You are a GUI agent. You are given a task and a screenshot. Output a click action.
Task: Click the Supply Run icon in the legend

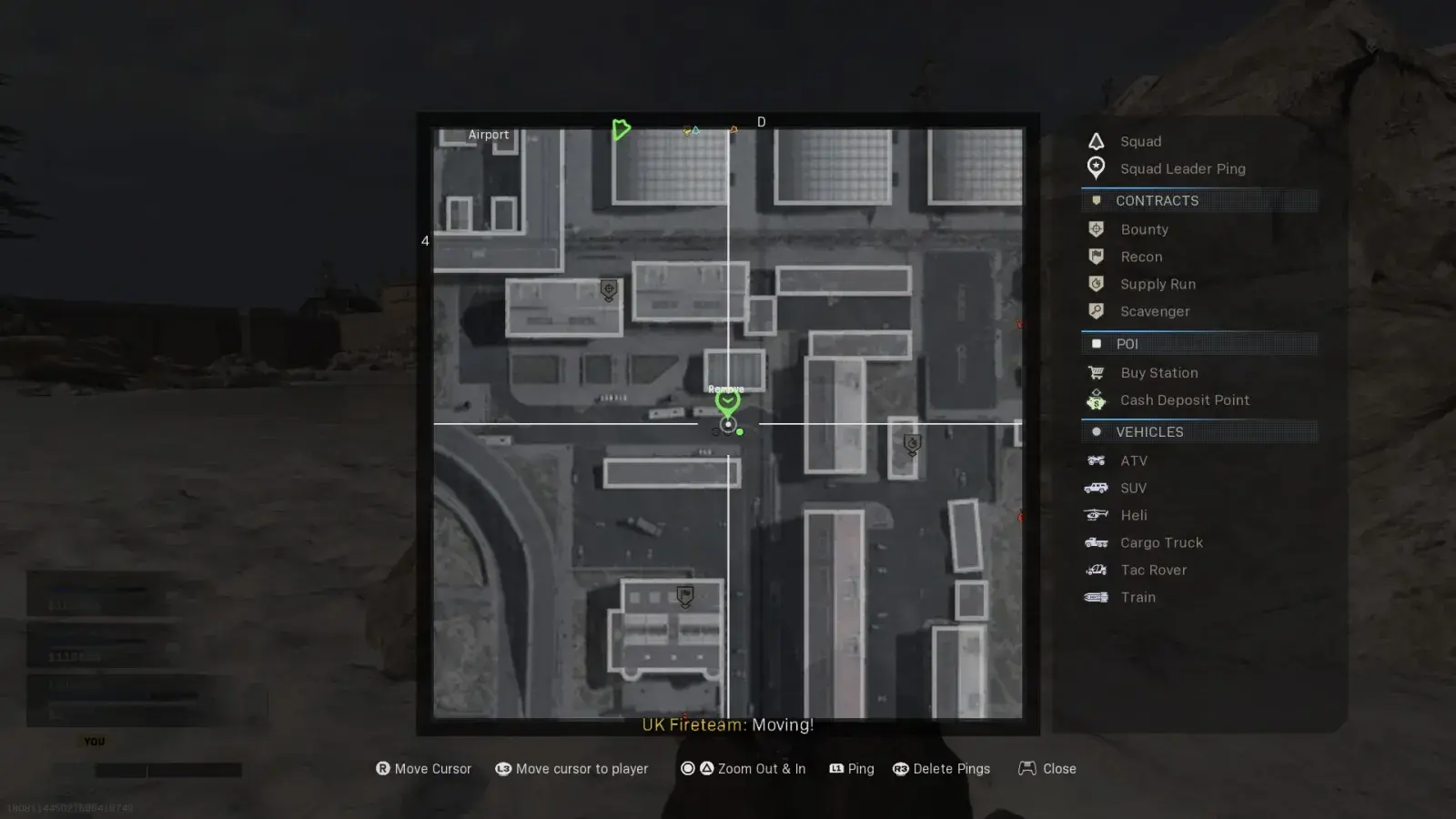[x=1096, y=284]
